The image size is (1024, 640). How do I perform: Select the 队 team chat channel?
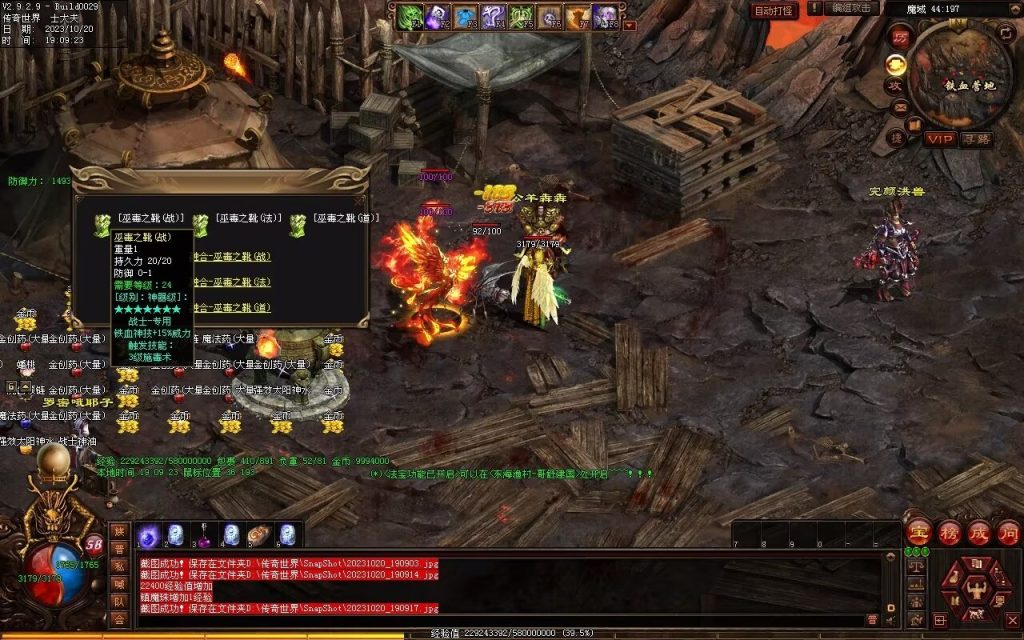click(x=119, y=601)
